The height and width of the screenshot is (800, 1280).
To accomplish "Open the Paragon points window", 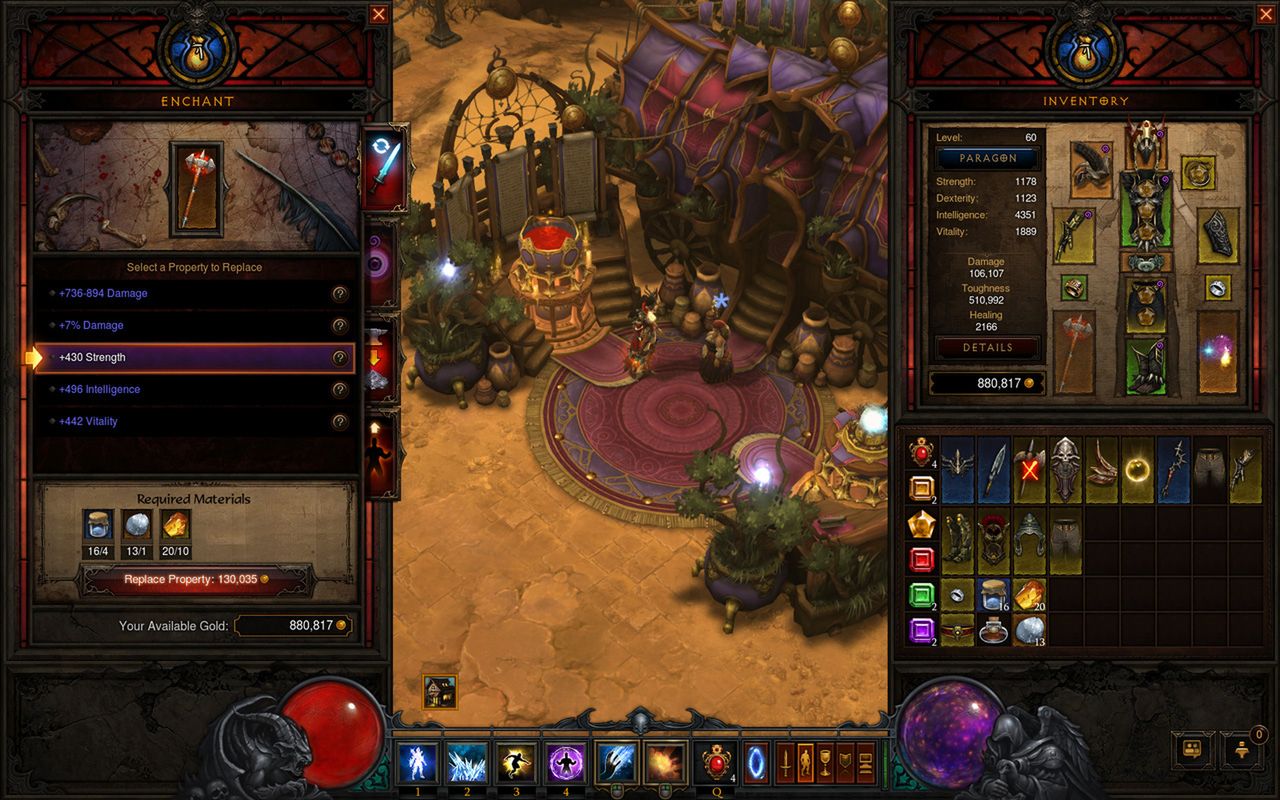I will click(988, 158).
